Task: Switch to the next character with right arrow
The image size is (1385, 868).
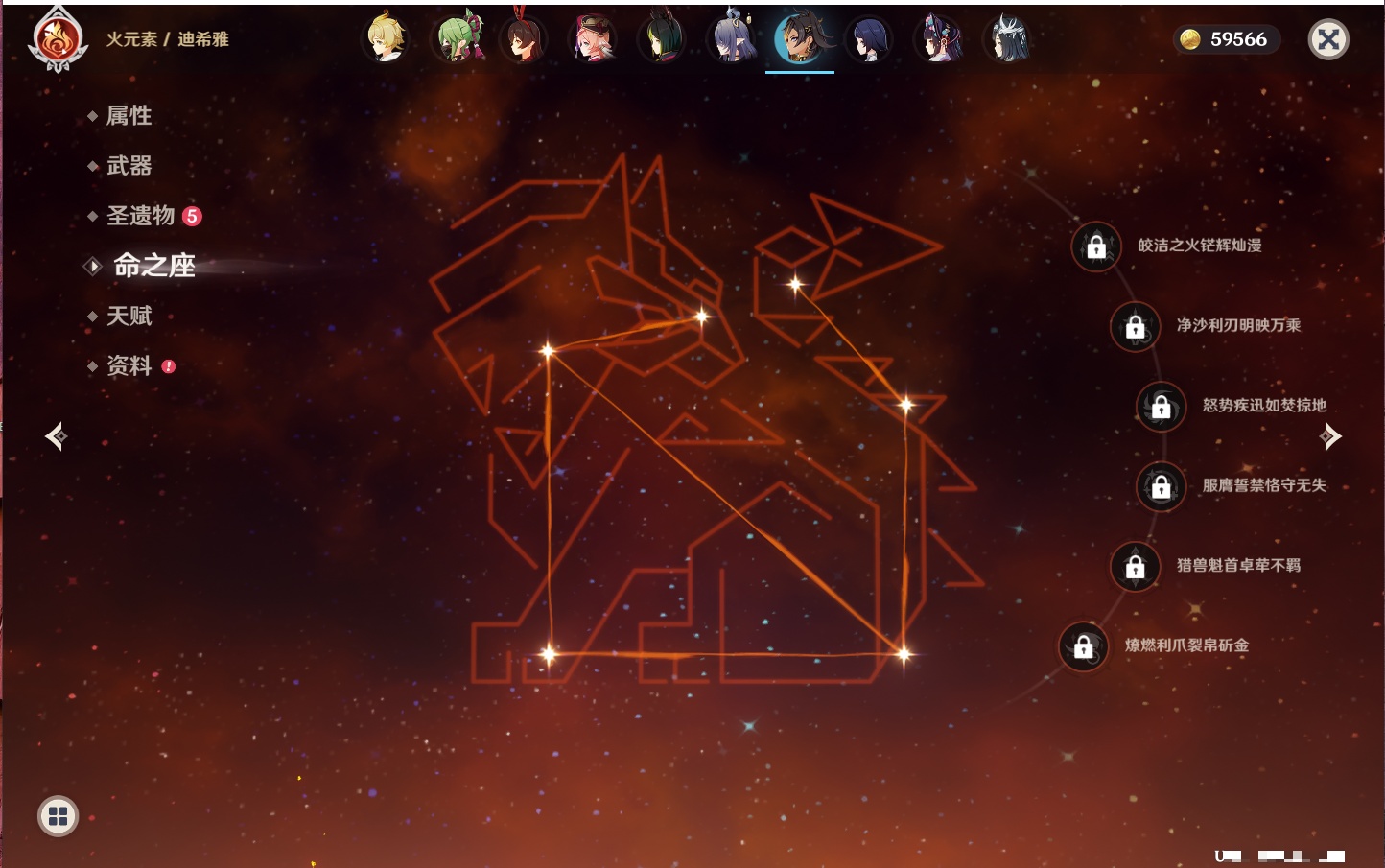Action: pyautogui.click(x=1330, y=436)
